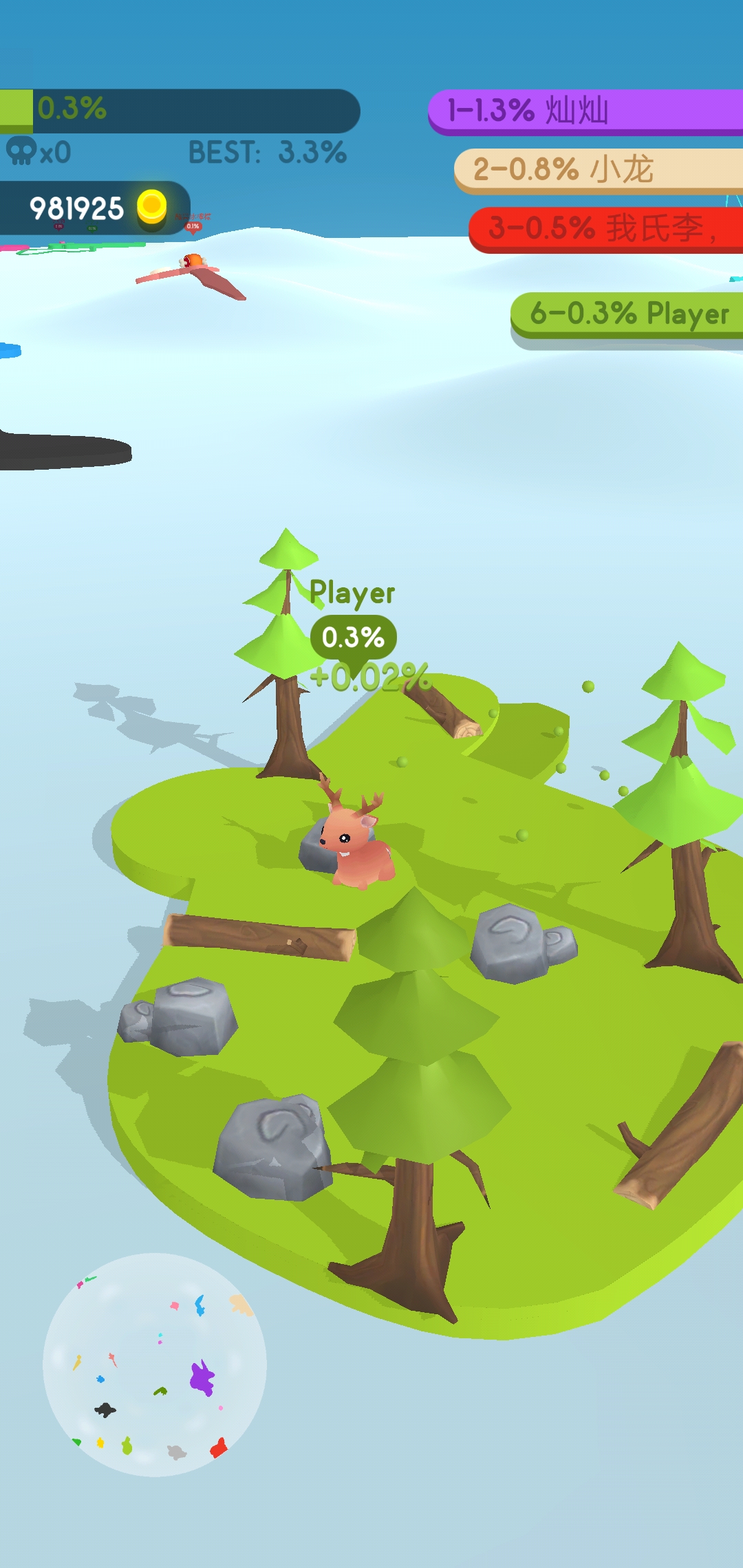Viewport: 743px width, 1568px height.
Task: Tap the gold coin icon
Action: pyautogui.click(x=151, y=207)
